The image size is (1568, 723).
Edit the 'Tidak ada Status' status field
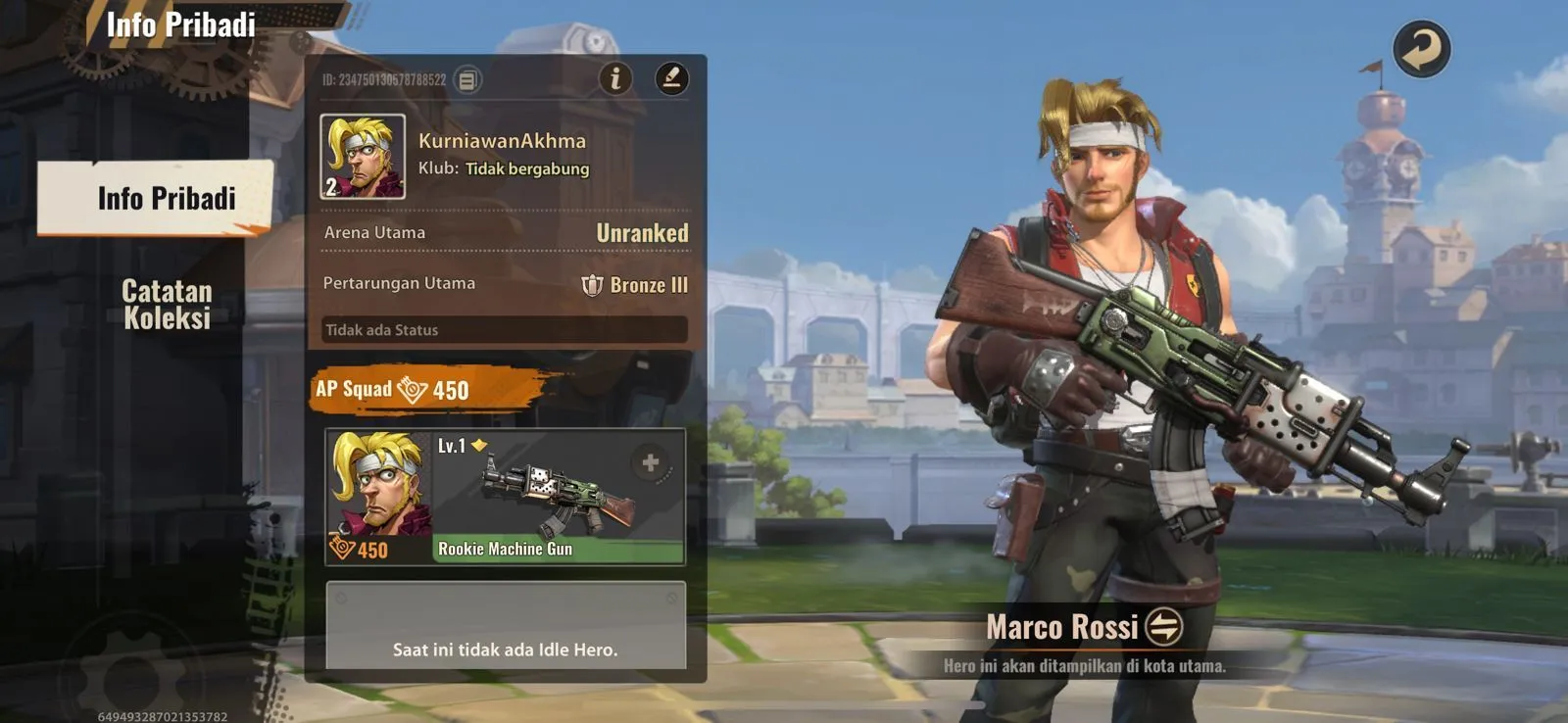point(505,330)
